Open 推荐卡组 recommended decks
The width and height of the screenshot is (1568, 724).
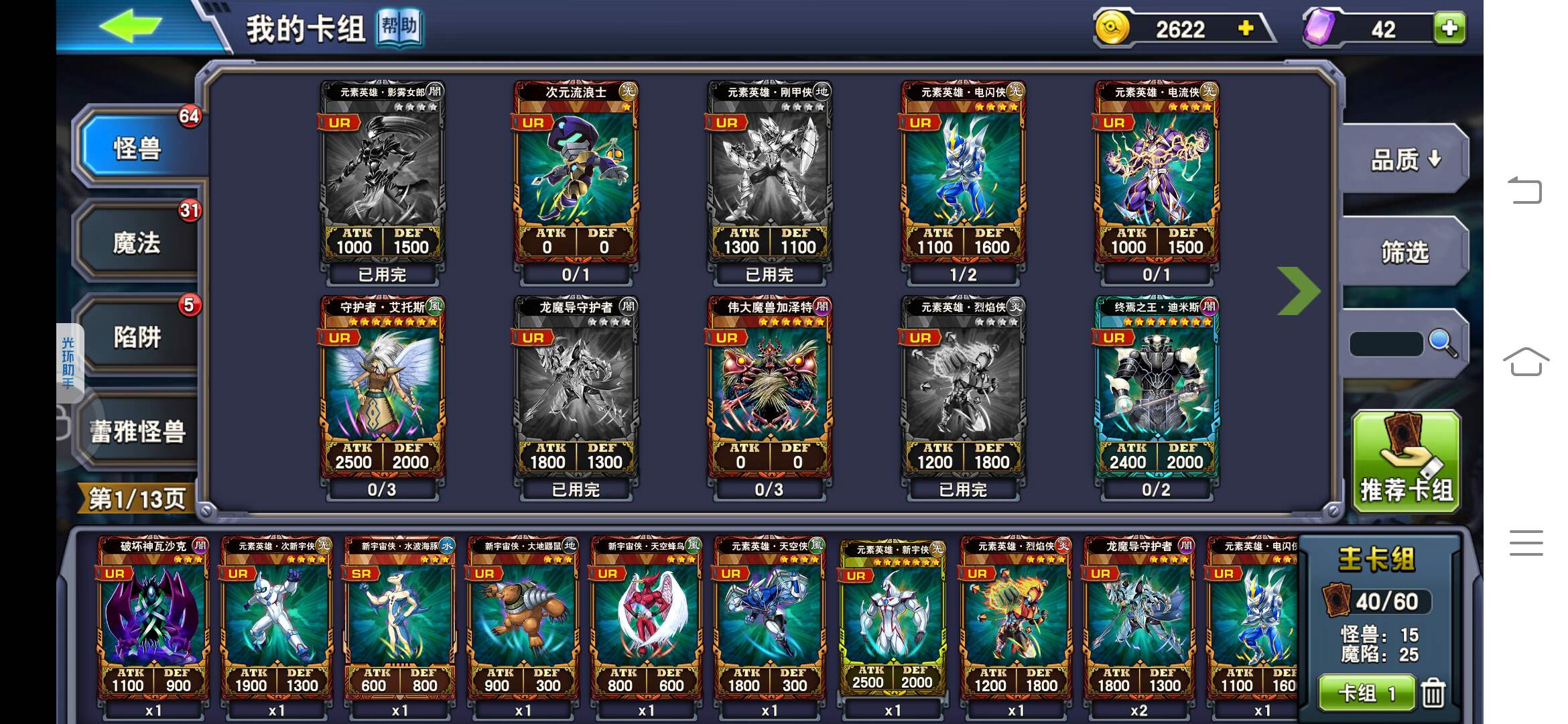click(1406, 461)
